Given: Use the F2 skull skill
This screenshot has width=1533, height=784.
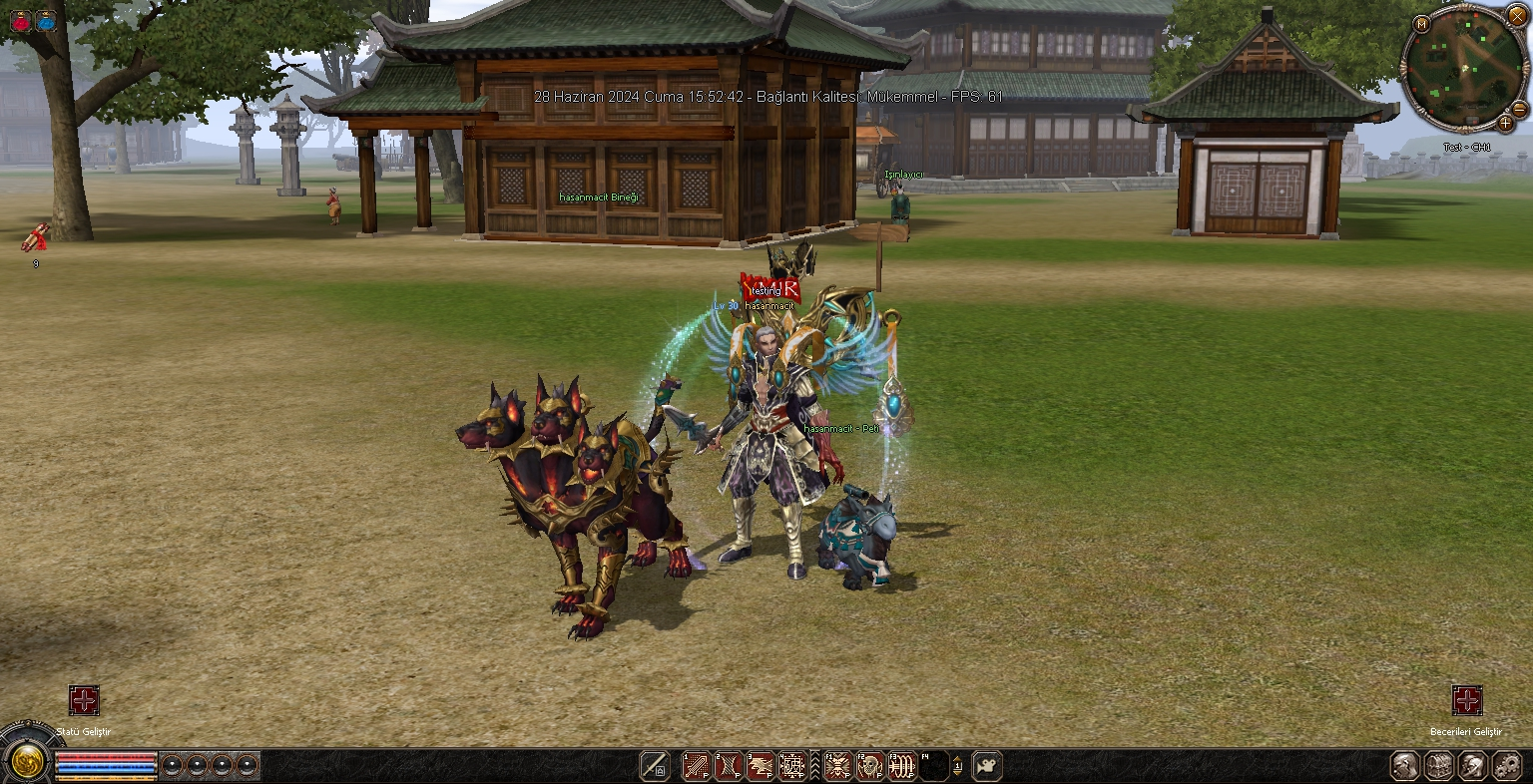Looking at the screenshot, I should click(869, 765).
